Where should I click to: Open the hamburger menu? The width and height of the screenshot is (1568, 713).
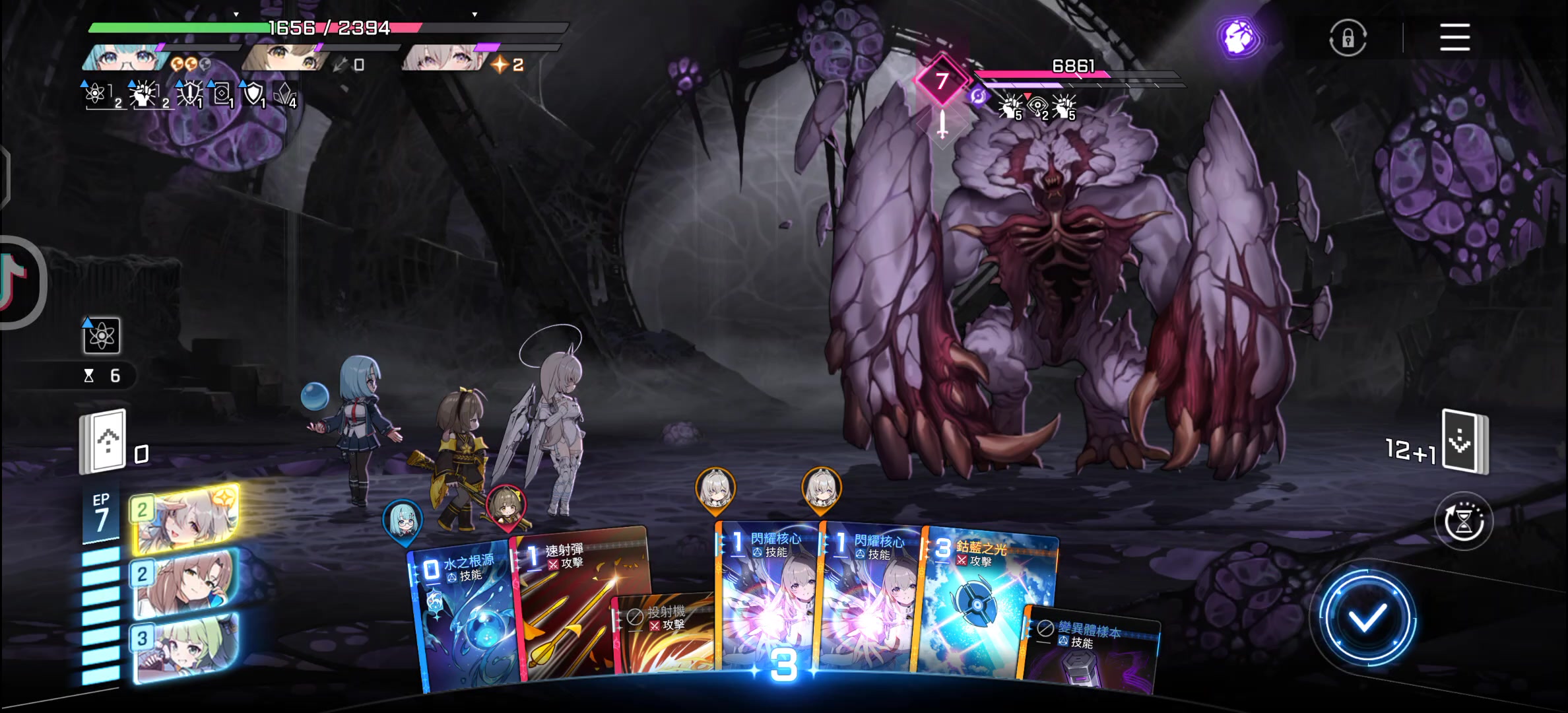pos(1454,37)
